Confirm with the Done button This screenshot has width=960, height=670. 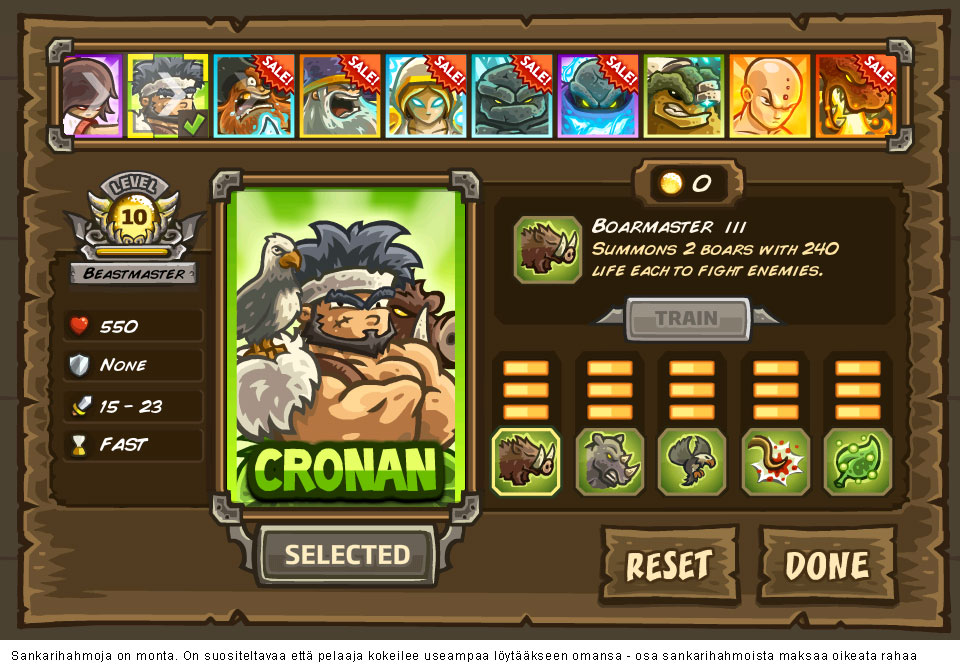click(x=827, y=565)
